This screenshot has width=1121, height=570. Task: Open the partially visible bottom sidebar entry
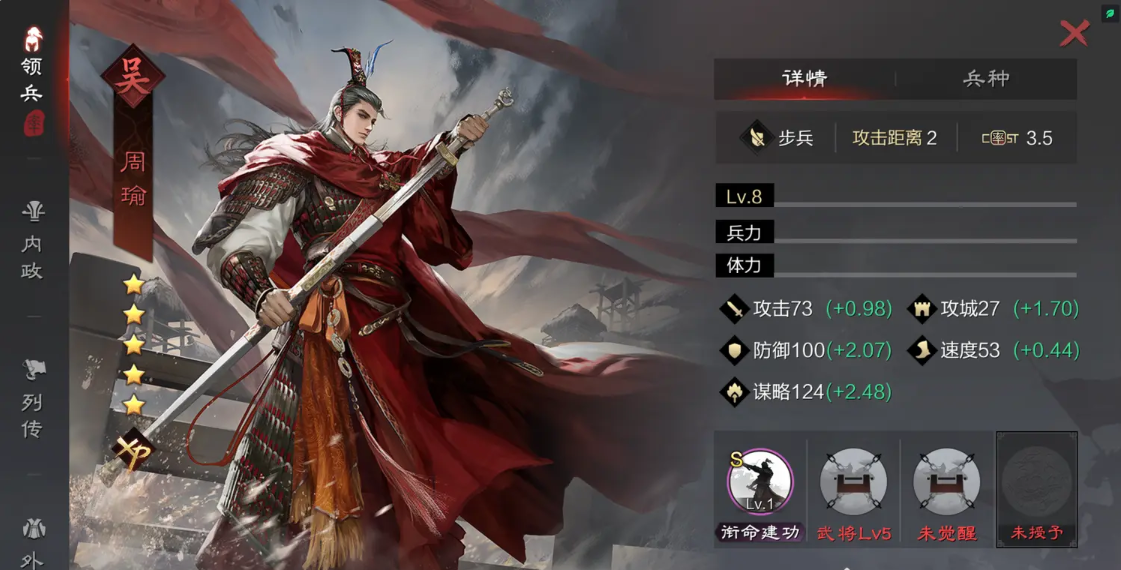(33, 543)
